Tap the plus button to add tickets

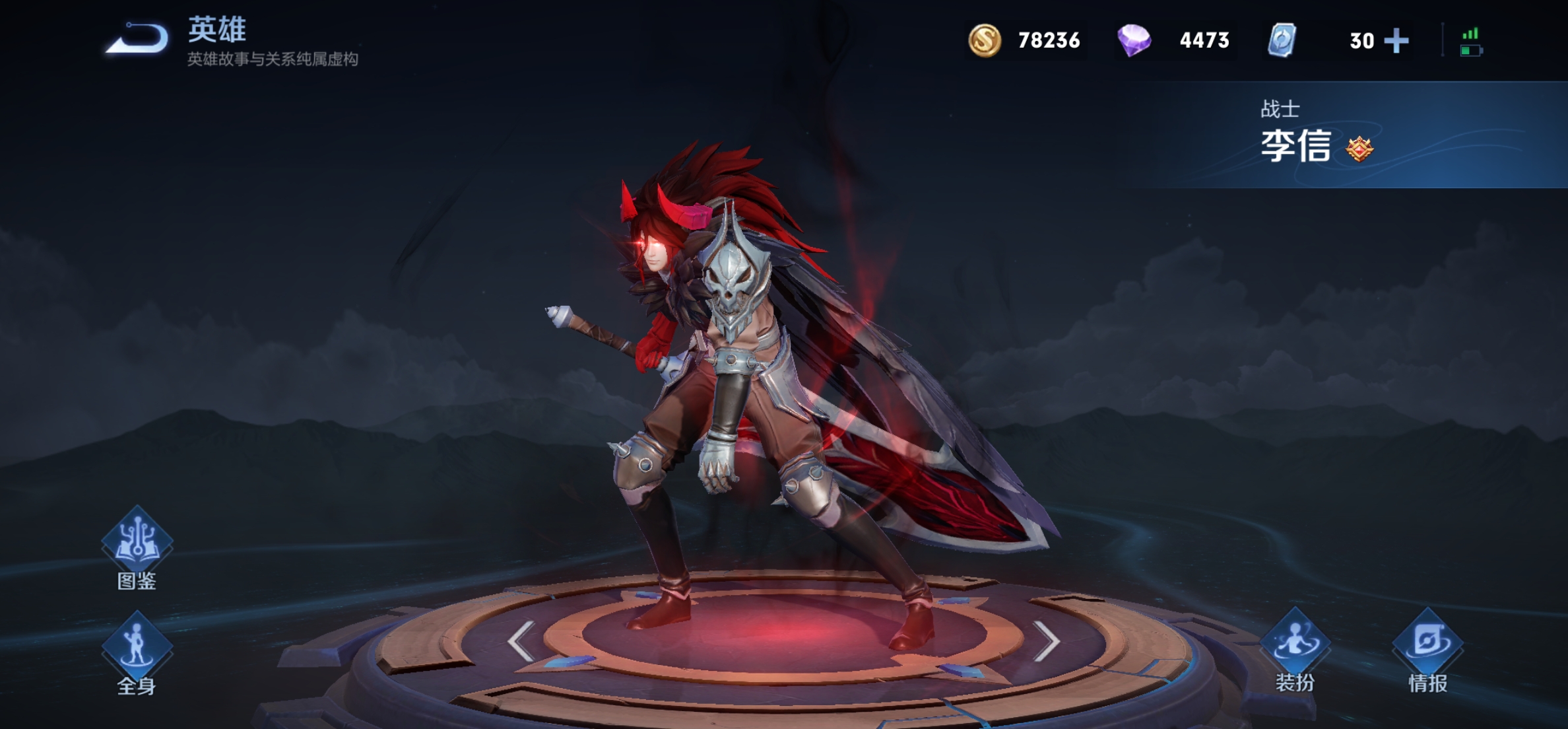pyautogui.click(x=1396, y=41)
